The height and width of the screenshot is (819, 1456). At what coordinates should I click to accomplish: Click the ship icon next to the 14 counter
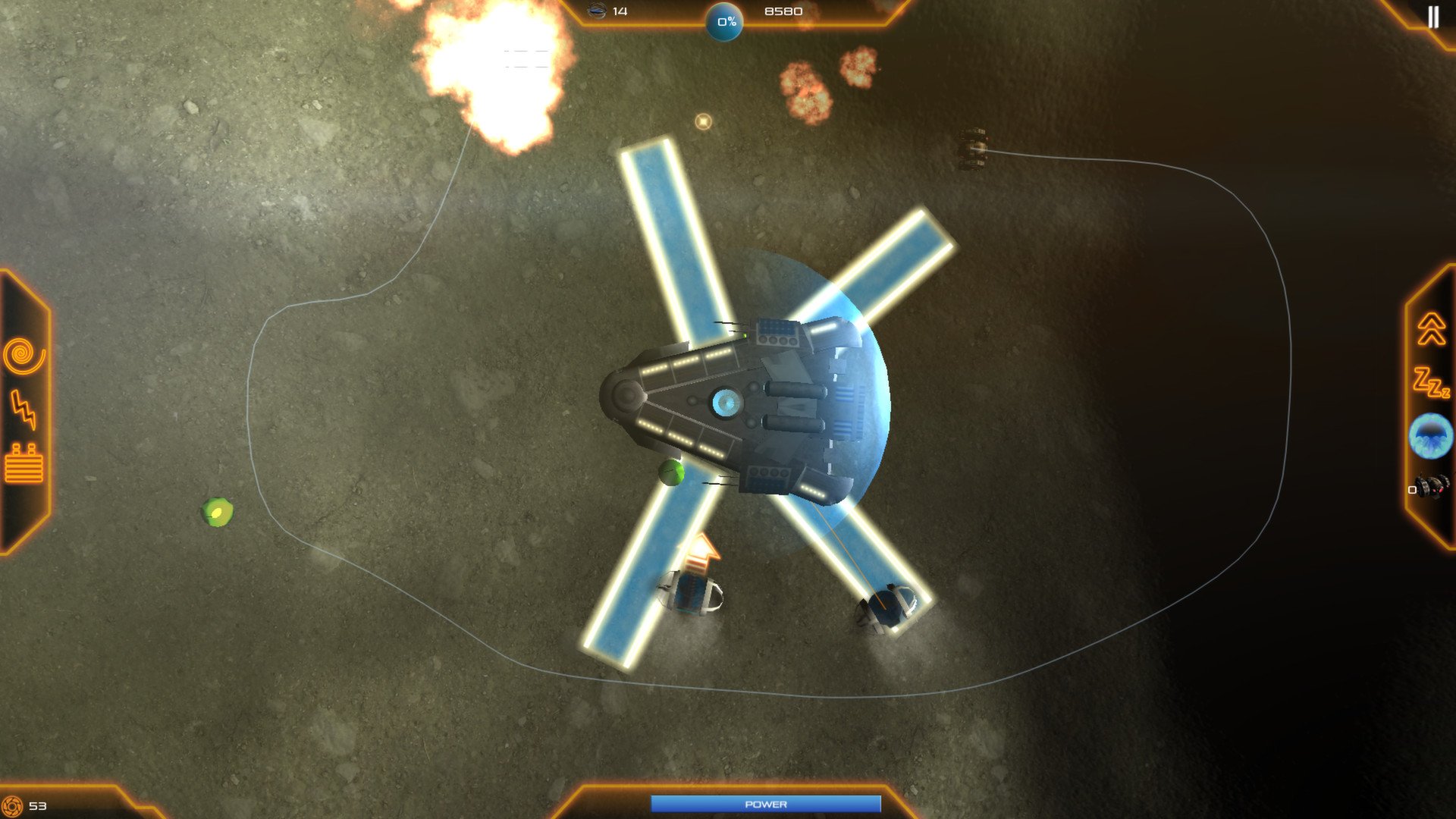[x=595, y=11]
